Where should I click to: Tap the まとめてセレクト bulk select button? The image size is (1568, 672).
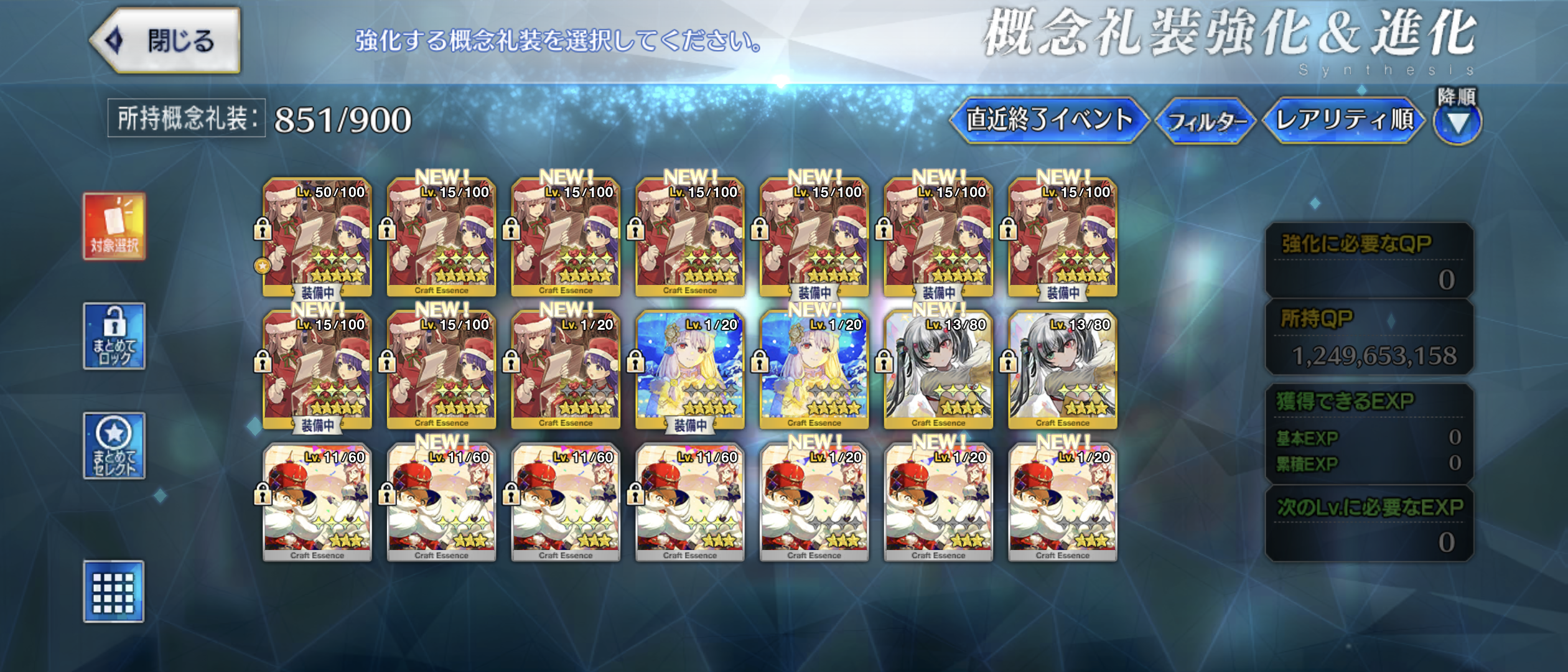pyautogui.click(x=114, y=446)
